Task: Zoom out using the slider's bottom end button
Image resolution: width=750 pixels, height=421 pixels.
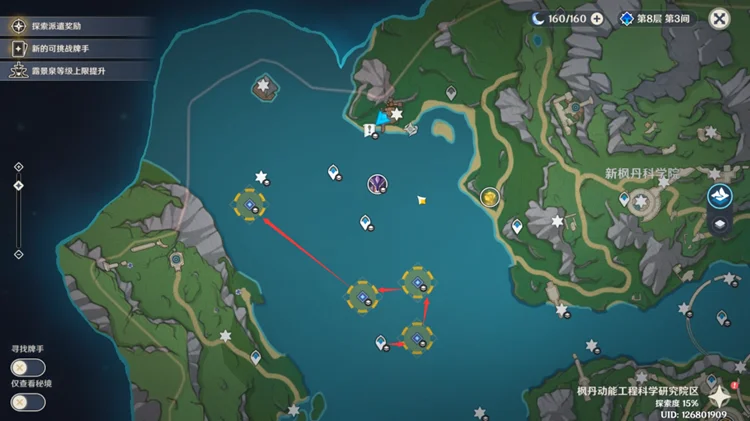Action: point(18,254)
